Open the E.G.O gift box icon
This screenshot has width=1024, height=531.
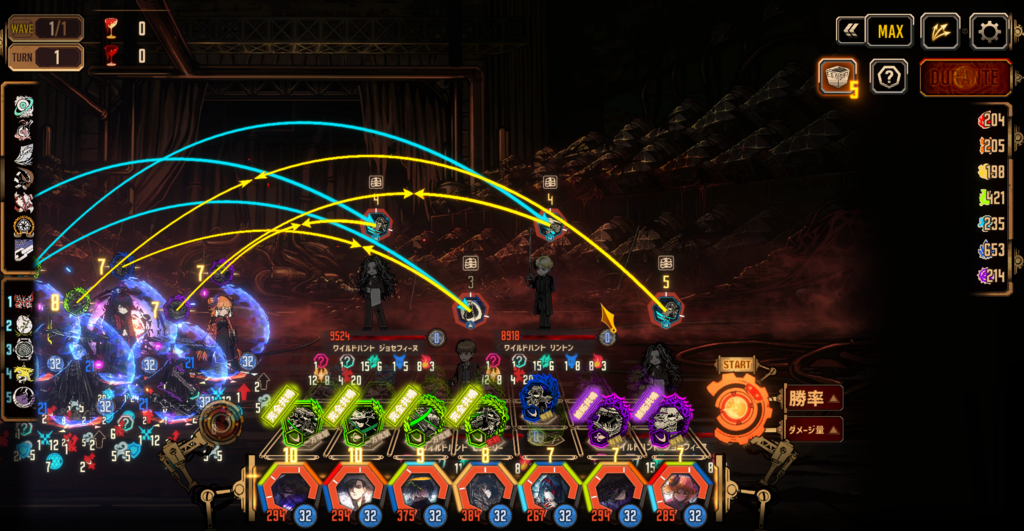(x=837, y=77)
